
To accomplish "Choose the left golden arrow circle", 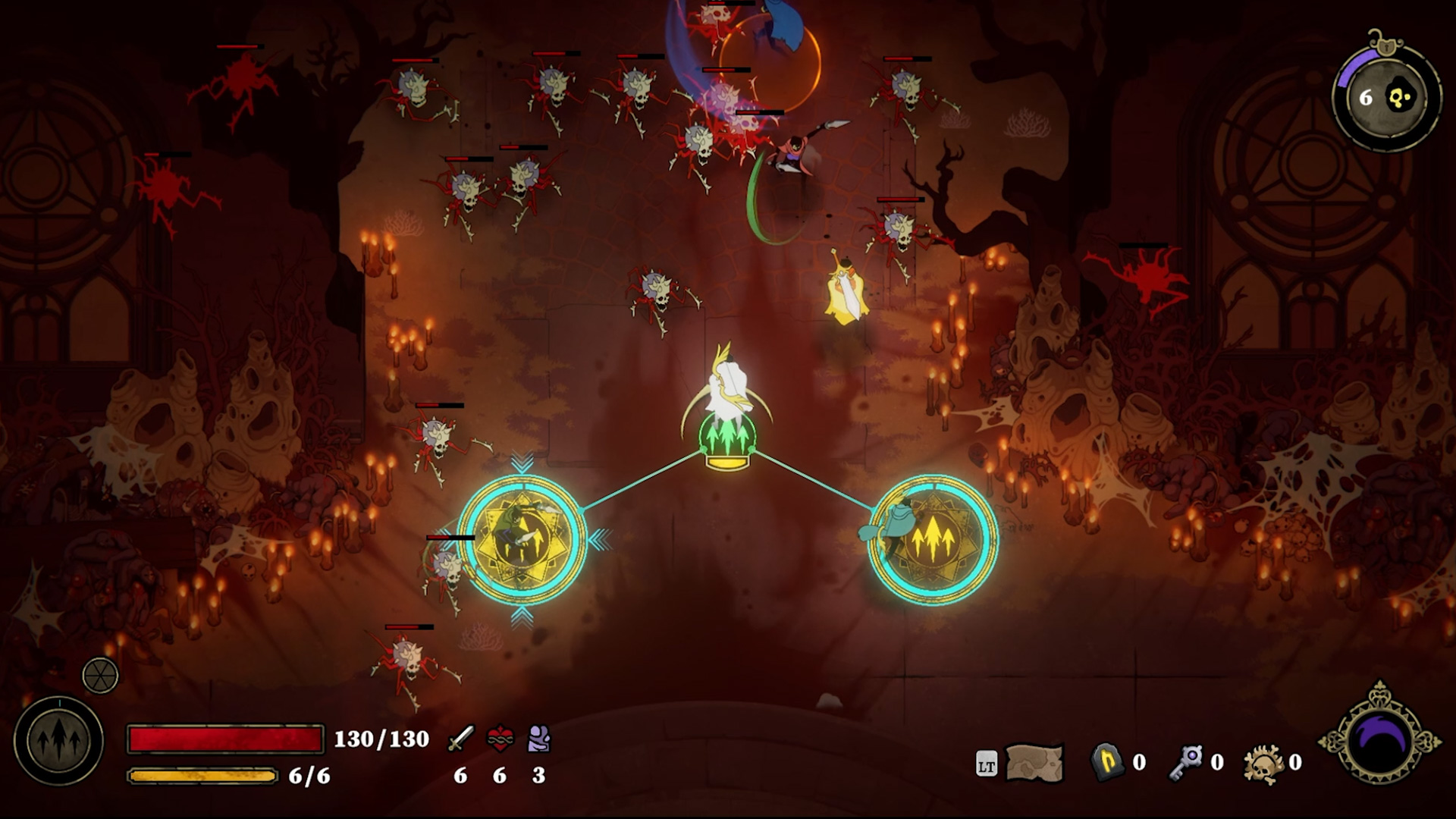I will coord(522,539).
